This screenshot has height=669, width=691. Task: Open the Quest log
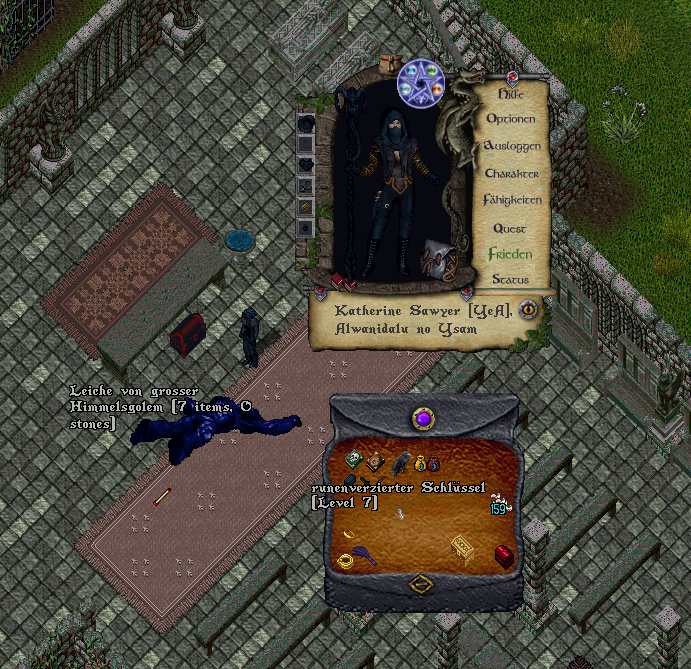pos(510,228)
